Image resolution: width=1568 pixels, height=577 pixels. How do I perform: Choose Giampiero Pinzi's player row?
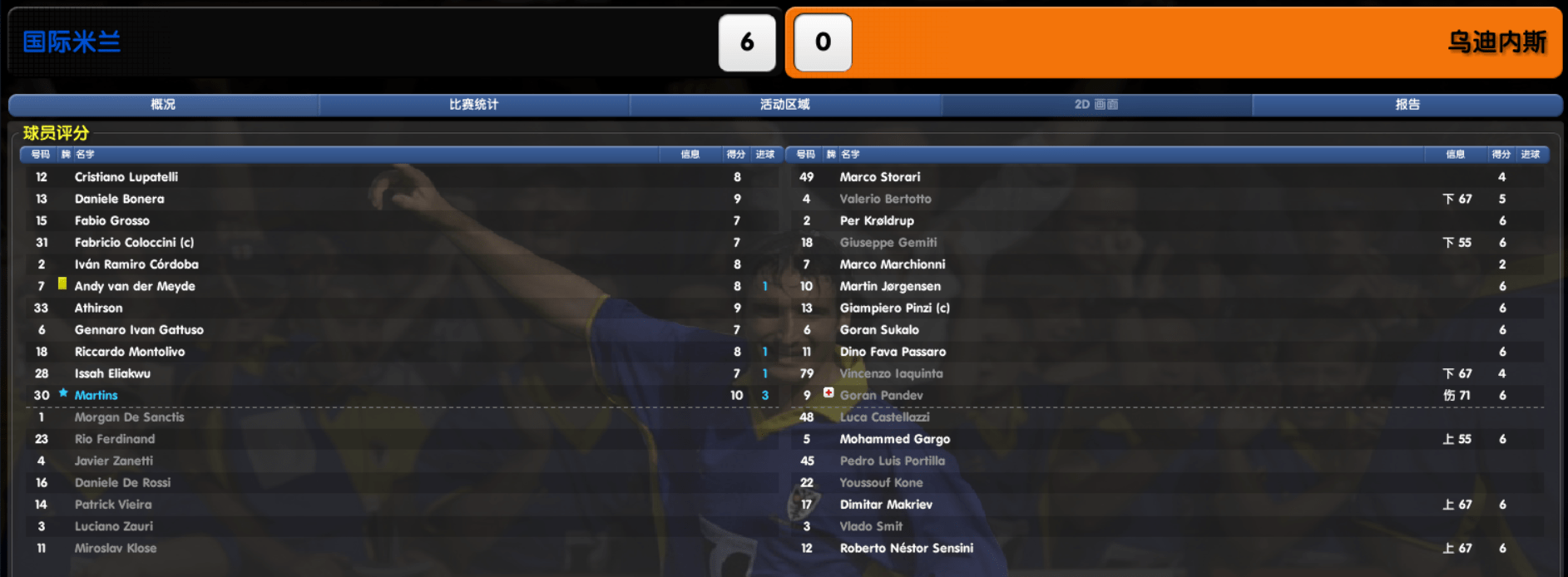[x=894, y=308]
